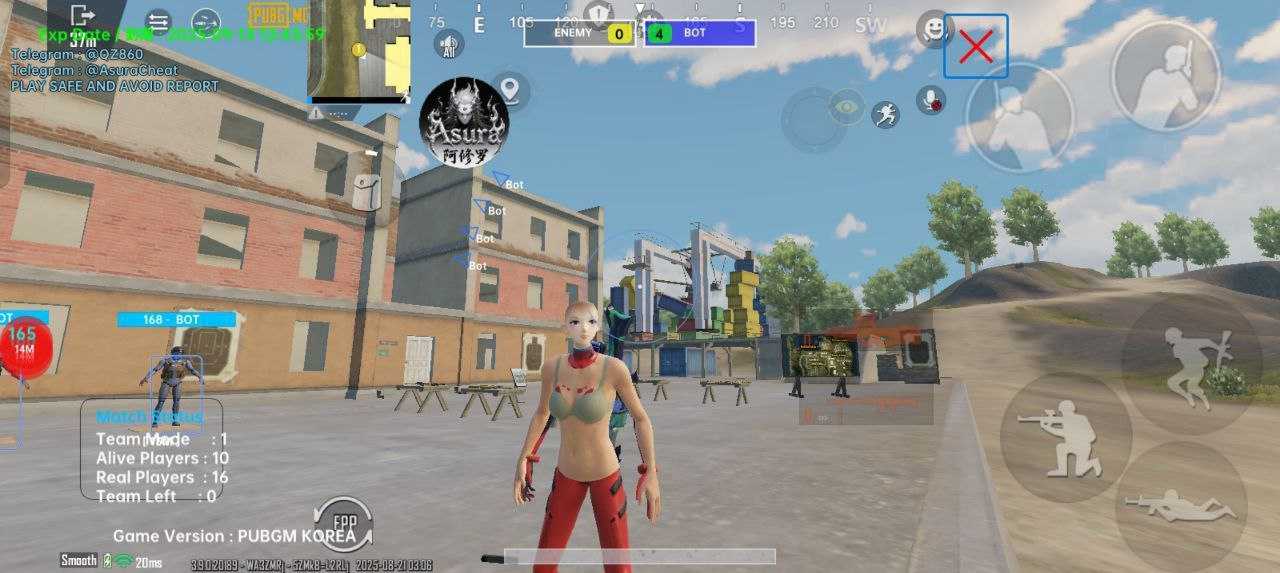Viewport: 1280px width, 573px height.
Task: Tap the jump button
Action: pyautogui.click(x=1190, y=356)
